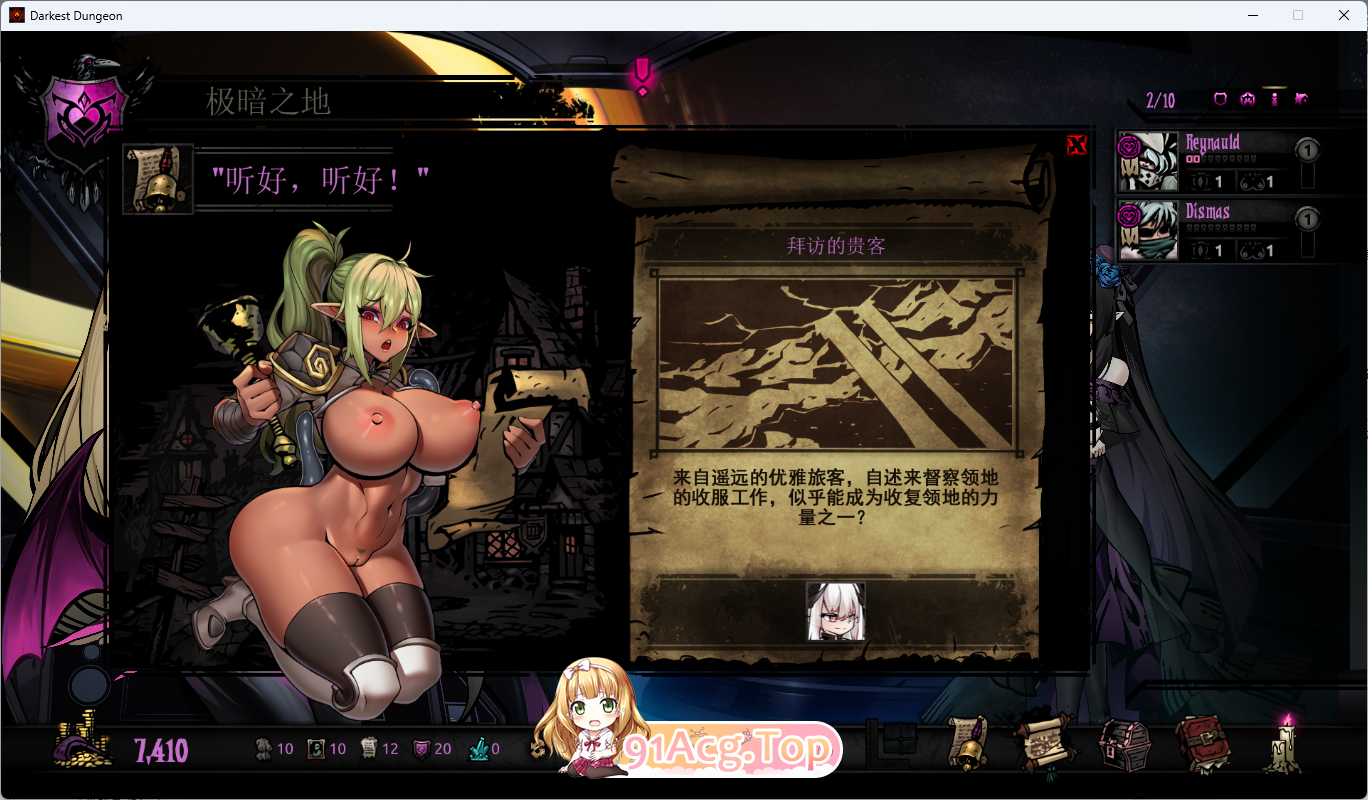The height and width of the screenshot is (800, 1368).
Task: Close the visiting guest event window
Action: point(1076,145)
